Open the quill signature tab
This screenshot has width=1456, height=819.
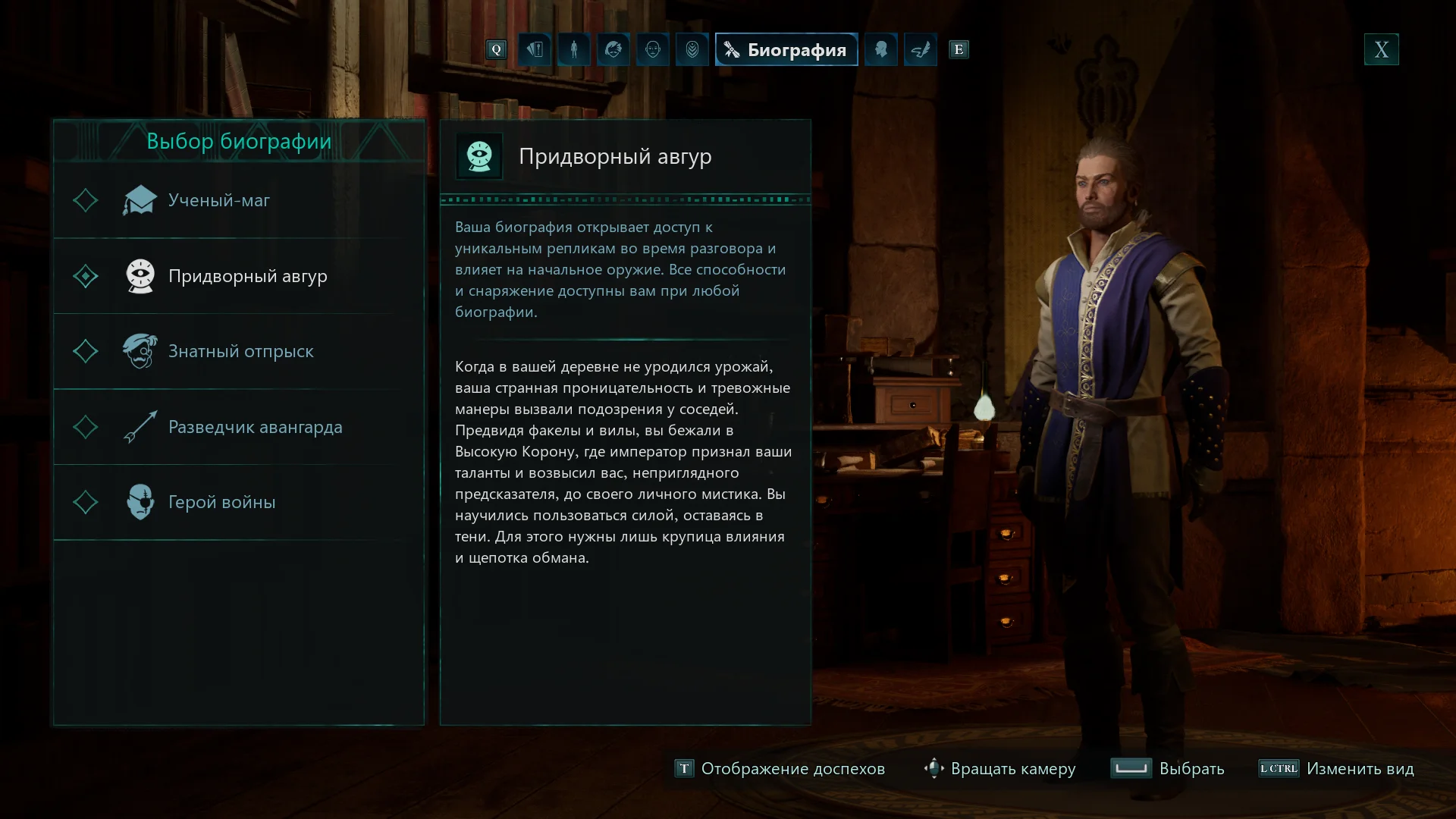(921, 49)
